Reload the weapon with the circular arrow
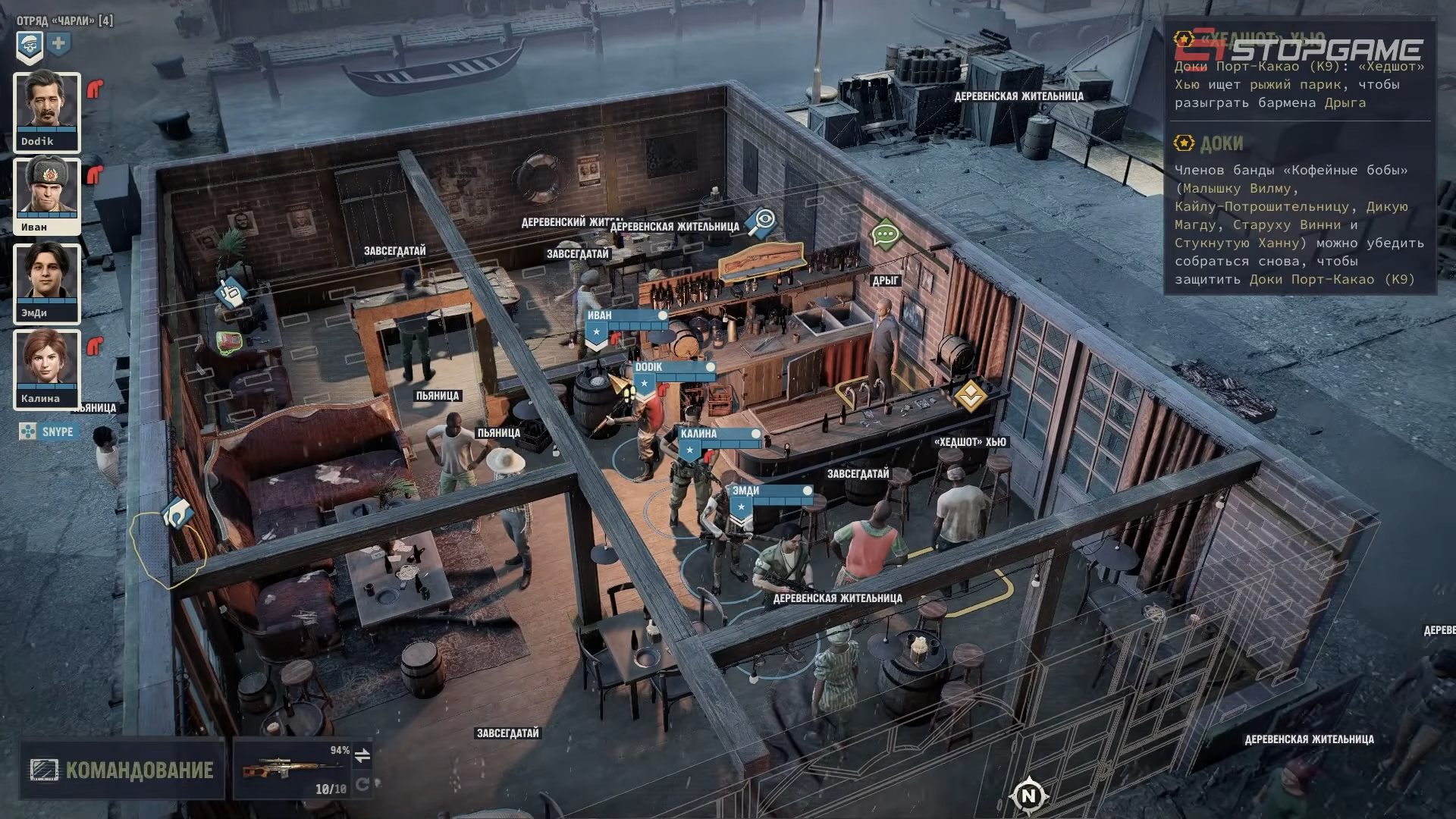The image size is (1456, 819). (x=362, y=784)
